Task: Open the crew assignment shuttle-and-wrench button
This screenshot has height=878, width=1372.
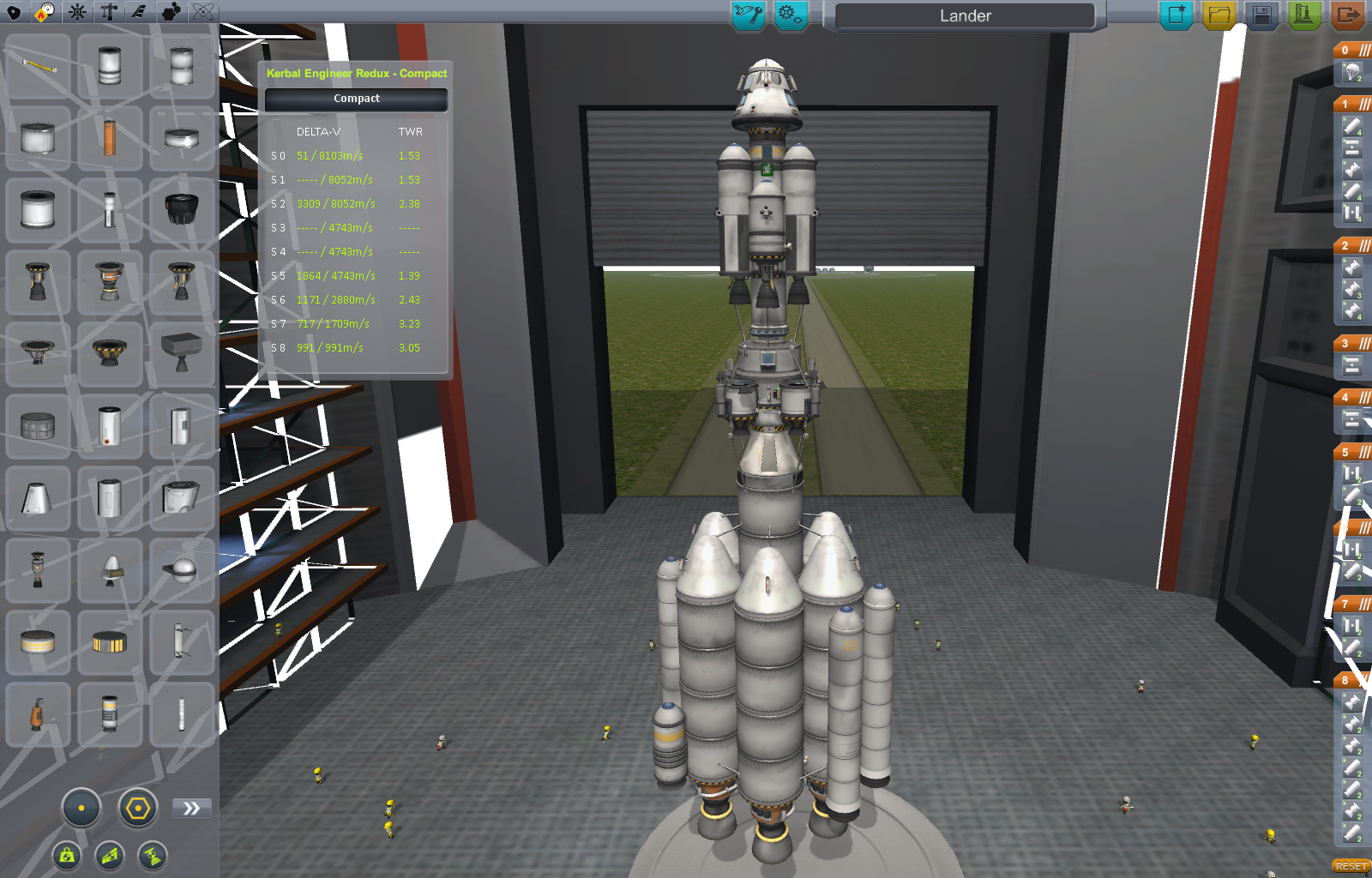Action: pos(748,15)
